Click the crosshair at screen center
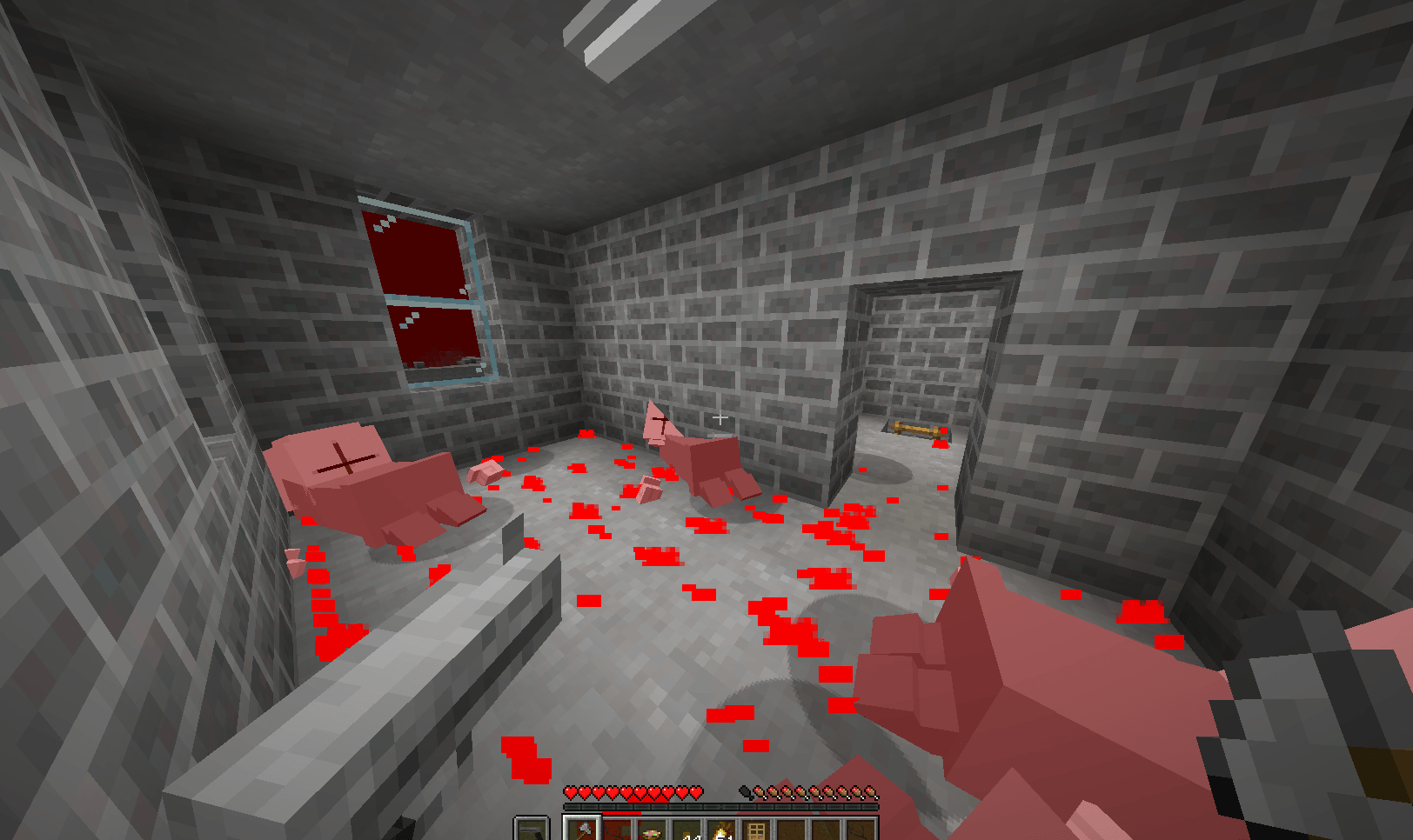The height and width of the screenshot is (840, 1413). point(722,418)
